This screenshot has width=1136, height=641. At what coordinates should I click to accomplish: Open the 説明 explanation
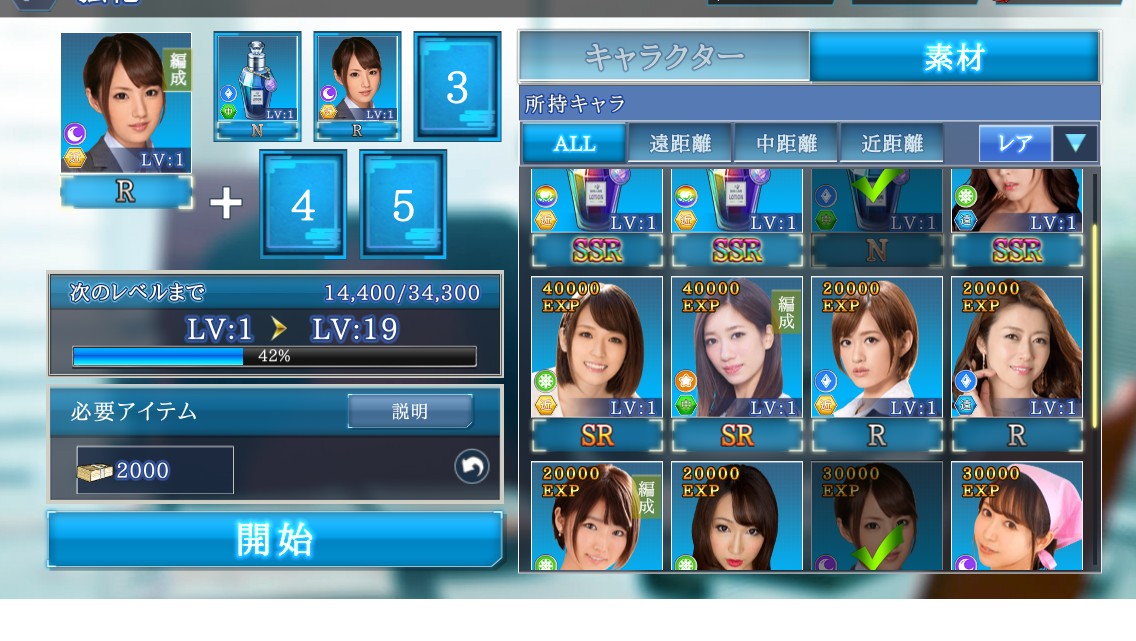(410, 411)
